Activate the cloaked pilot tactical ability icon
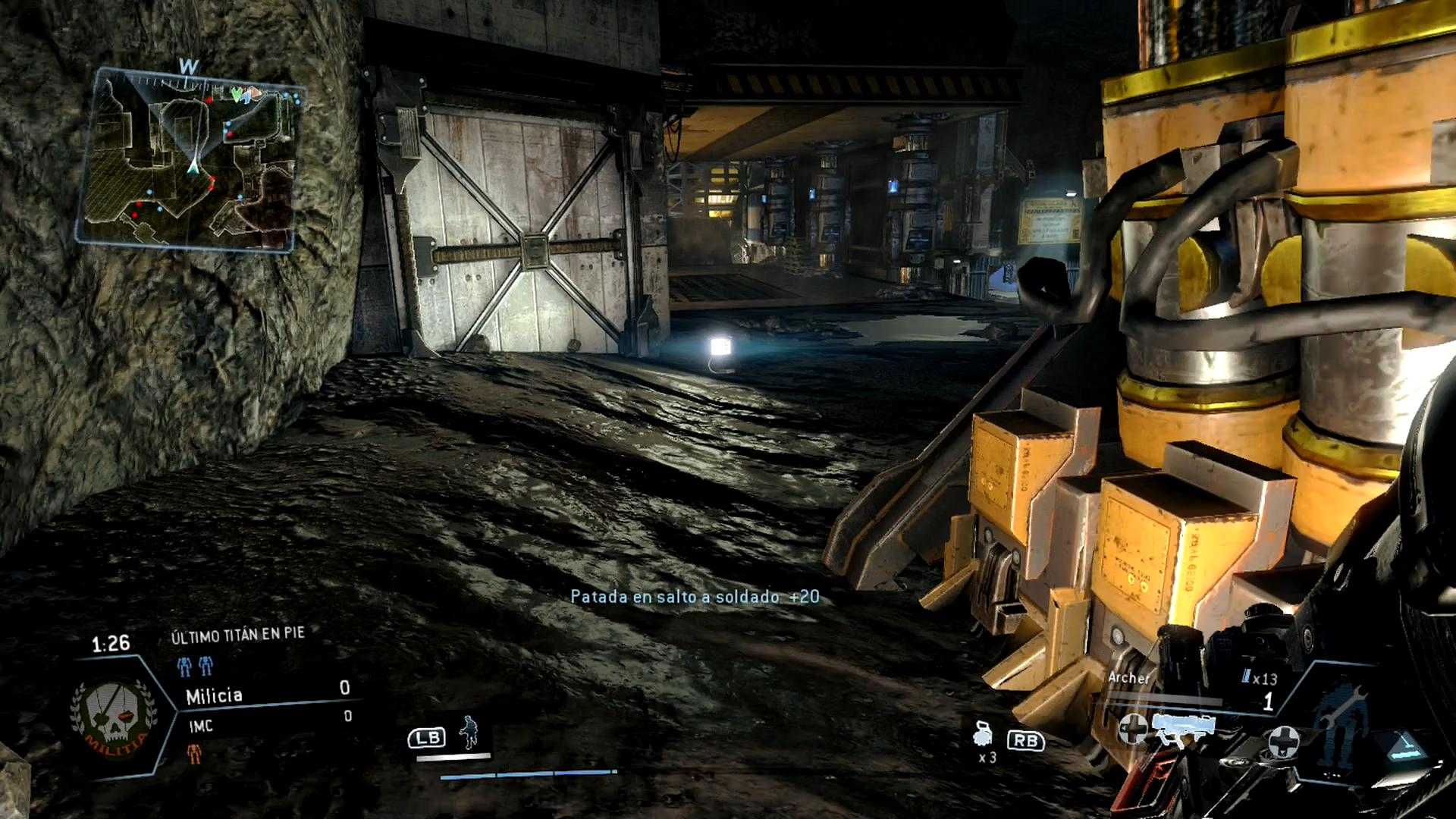 (469, 733)
